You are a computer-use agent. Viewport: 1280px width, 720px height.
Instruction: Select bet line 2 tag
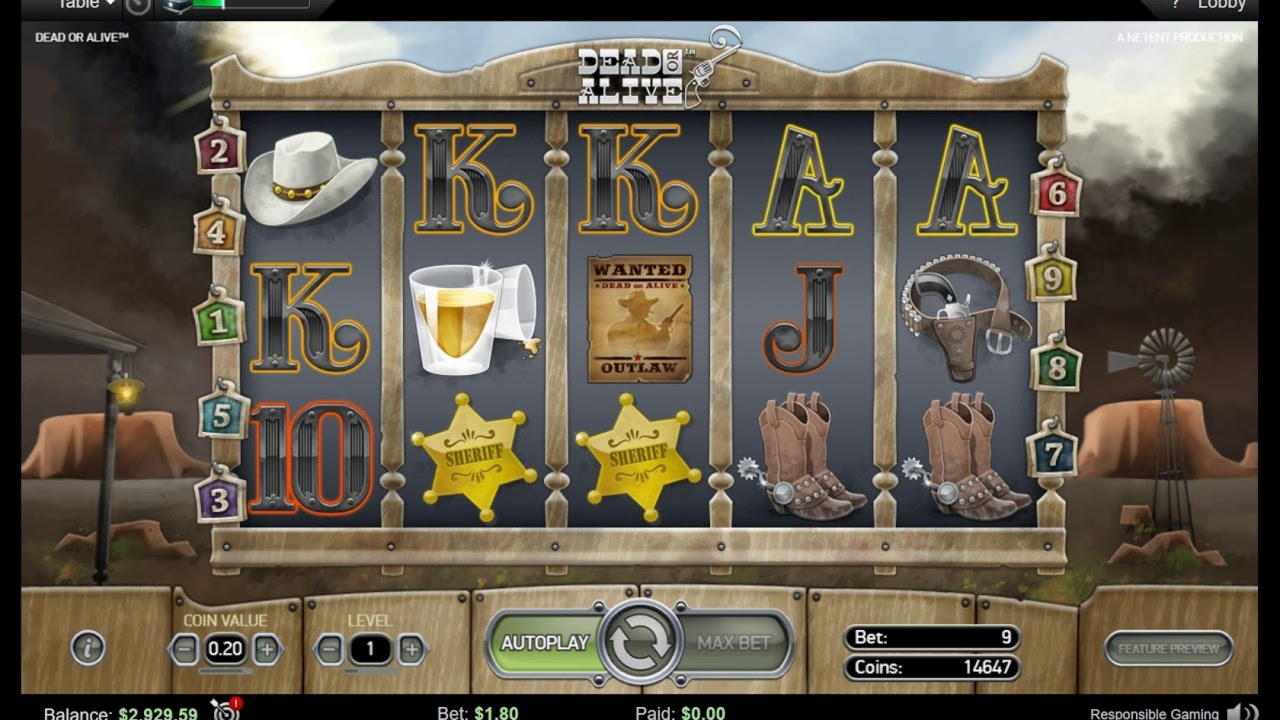[220, 151]
